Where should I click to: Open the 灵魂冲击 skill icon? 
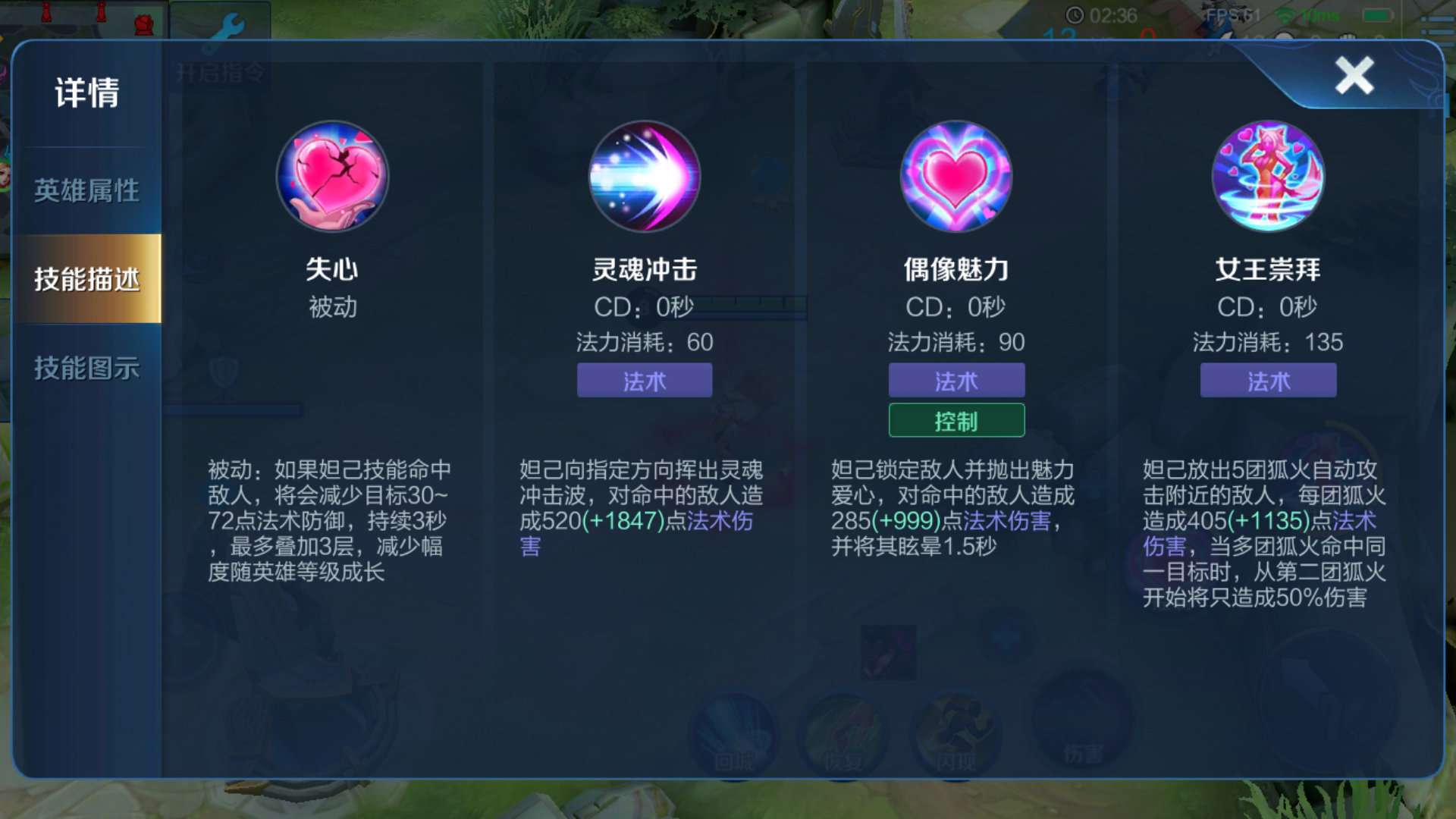pos(645,176)
